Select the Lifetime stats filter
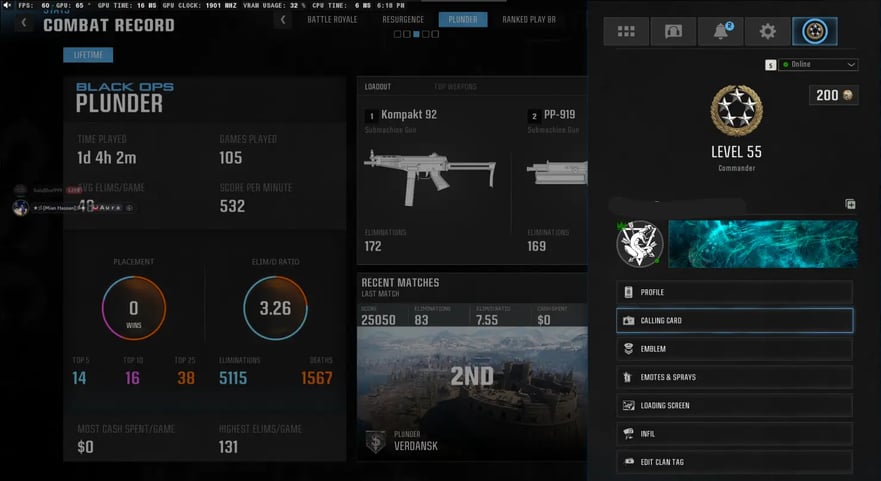The width and height of the screenshot is (881, 481). point(88,55)
